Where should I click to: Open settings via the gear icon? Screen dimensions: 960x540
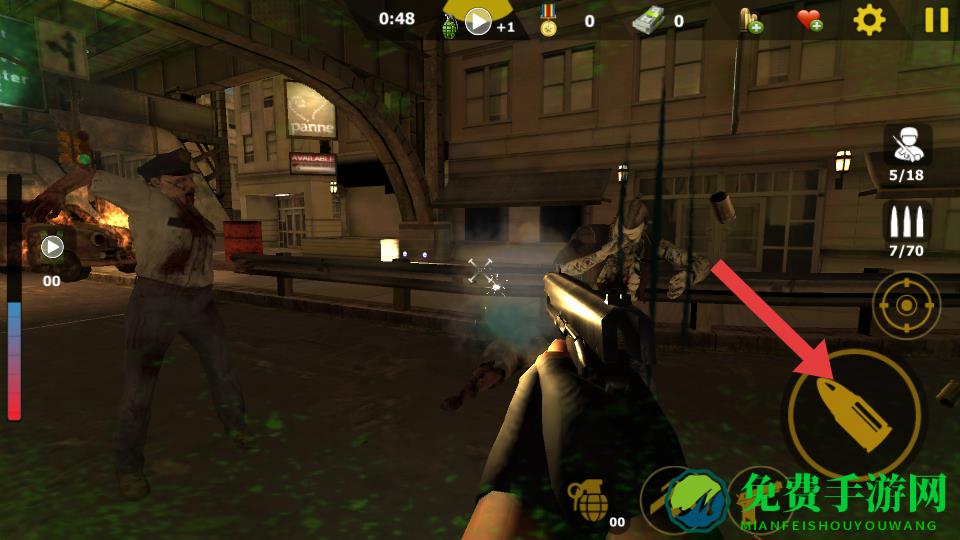(x=869, y=20)
